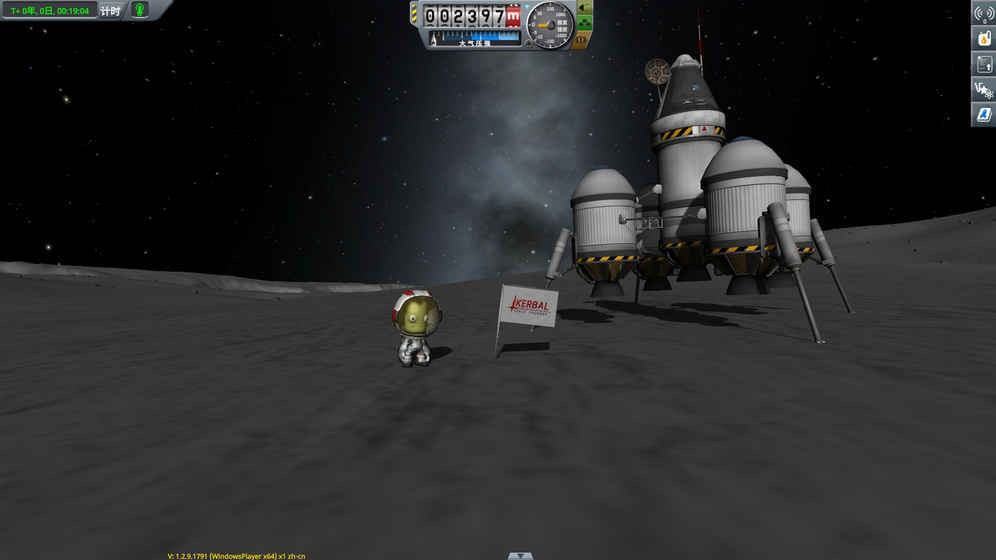
Task: Open the blue KSPedia book
Action: point(983,114)
